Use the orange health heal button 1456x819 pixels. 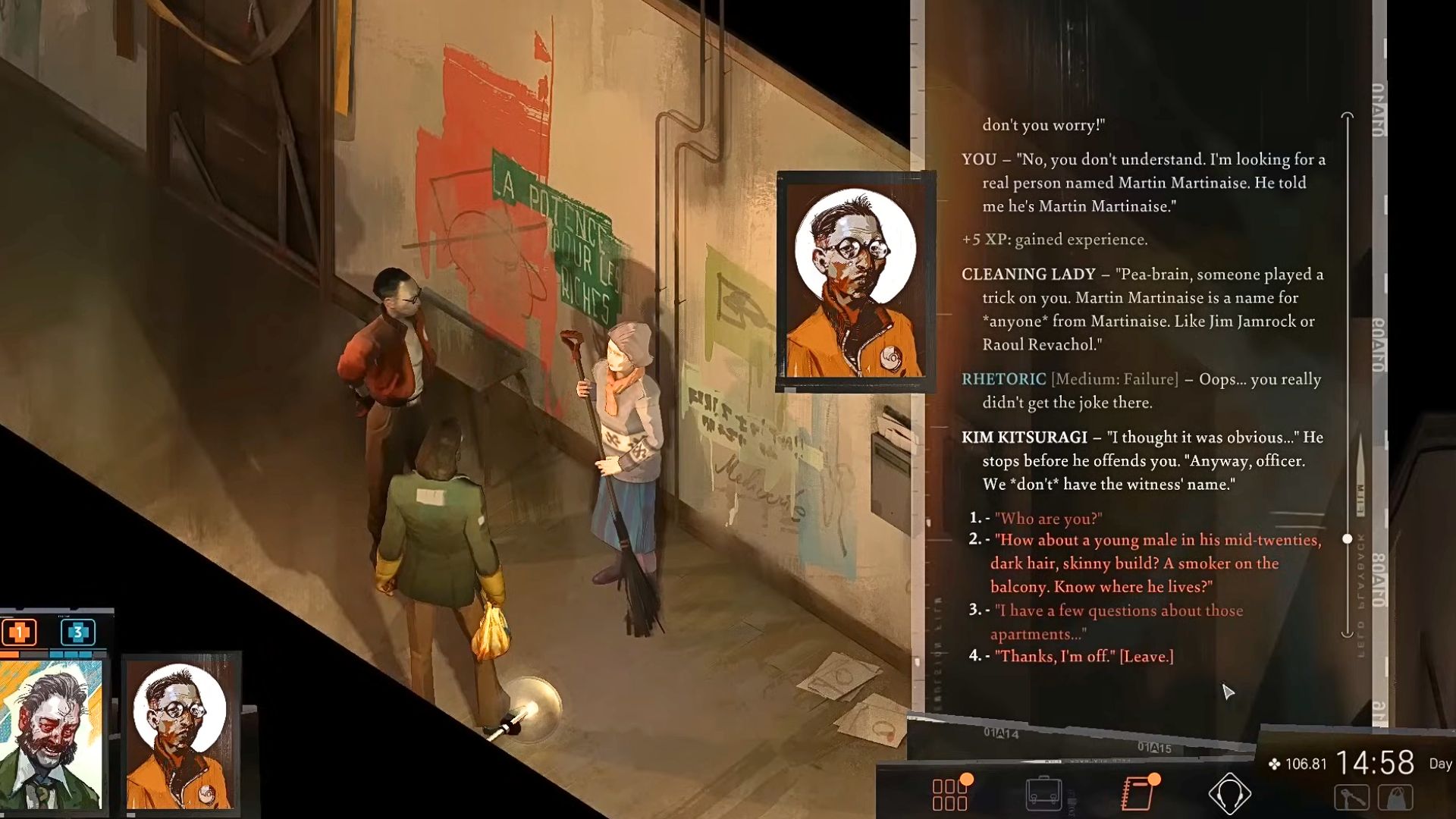point(20,632)
